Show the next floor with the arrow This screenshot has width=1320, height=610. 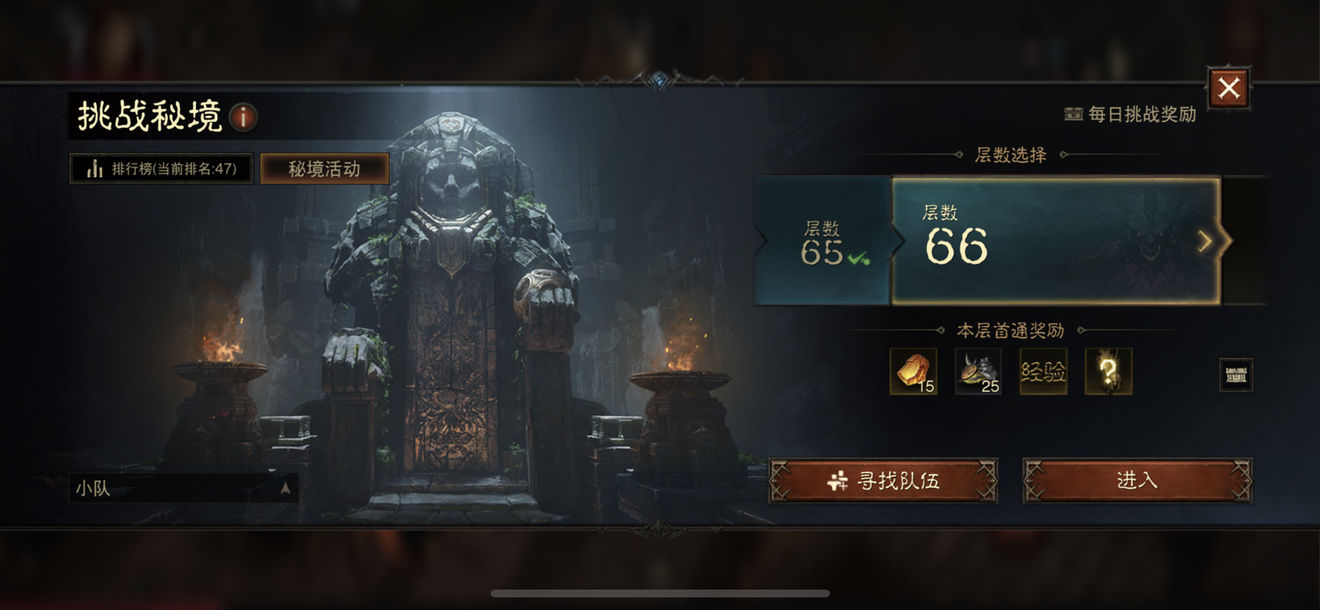pos(1206,241)
